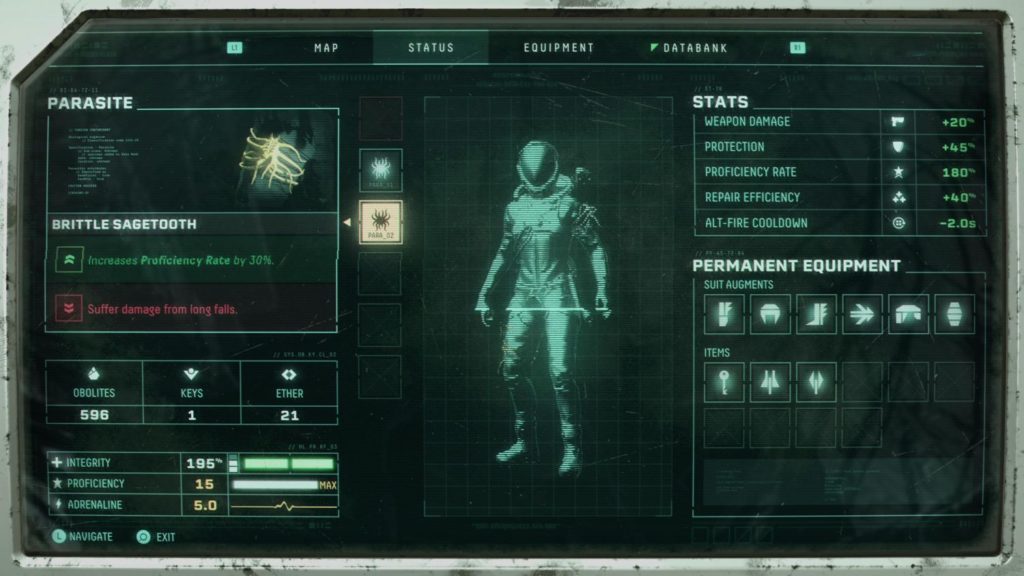Open the Status tab
This screenshot has width=1024, height=576.
[431, 47]
